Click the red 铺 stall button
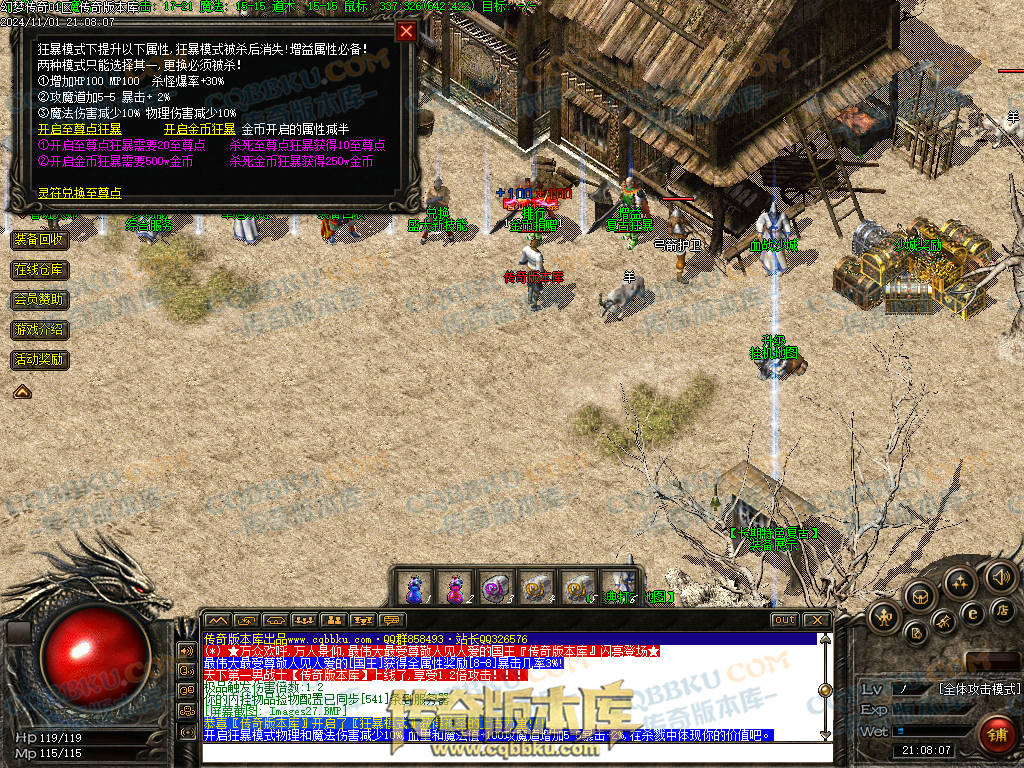Screen dimensions: 1024x768 (x=996, y=735)
